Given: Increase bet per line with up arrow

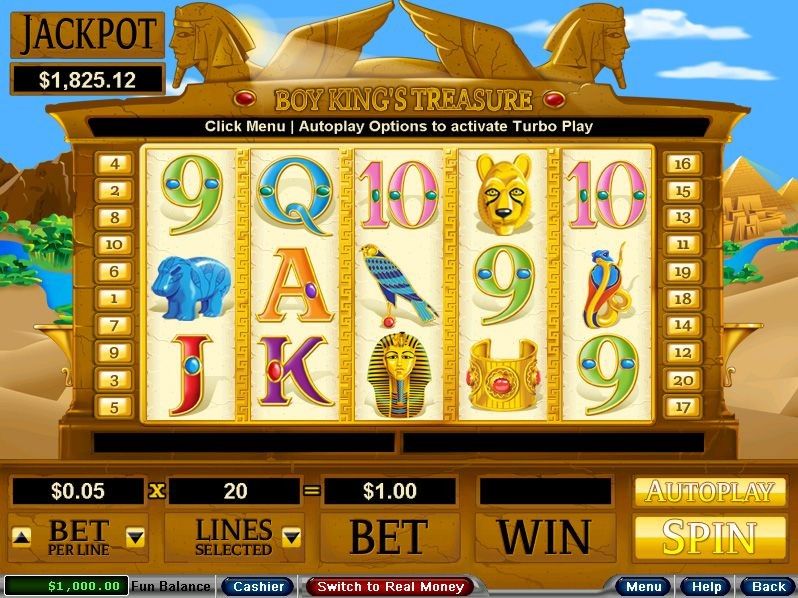Looking at the screenshot, I should point(21,537).
